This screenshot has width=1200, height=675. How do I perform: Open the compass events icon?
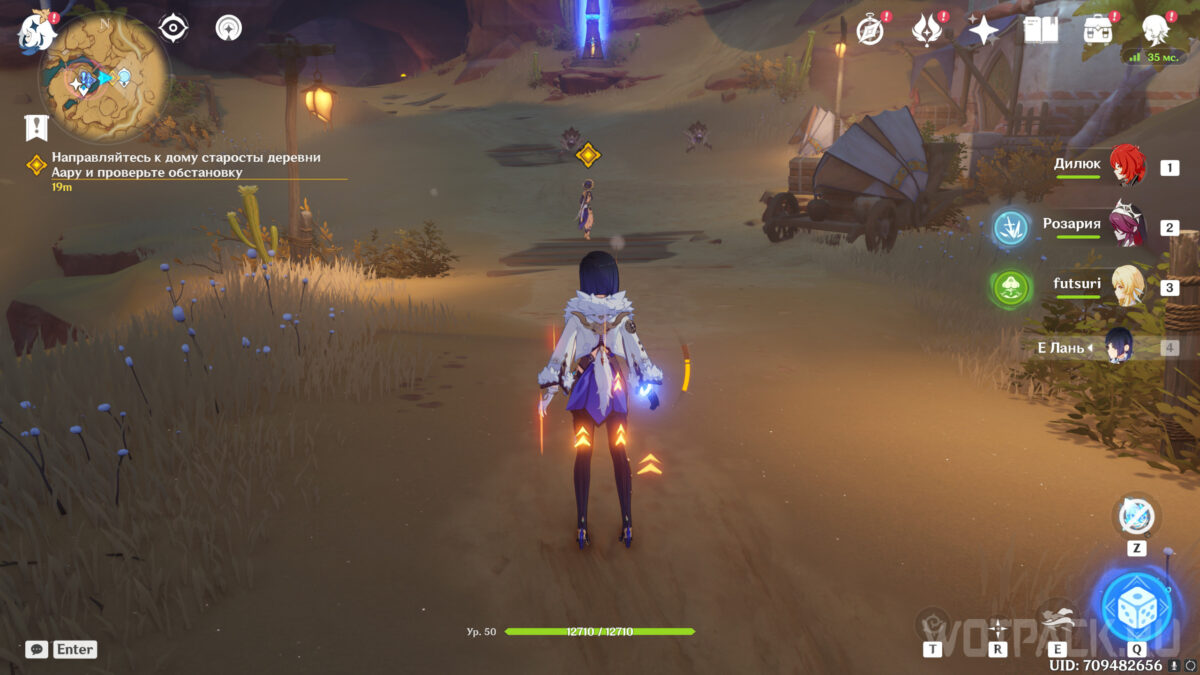click(870, 30)
